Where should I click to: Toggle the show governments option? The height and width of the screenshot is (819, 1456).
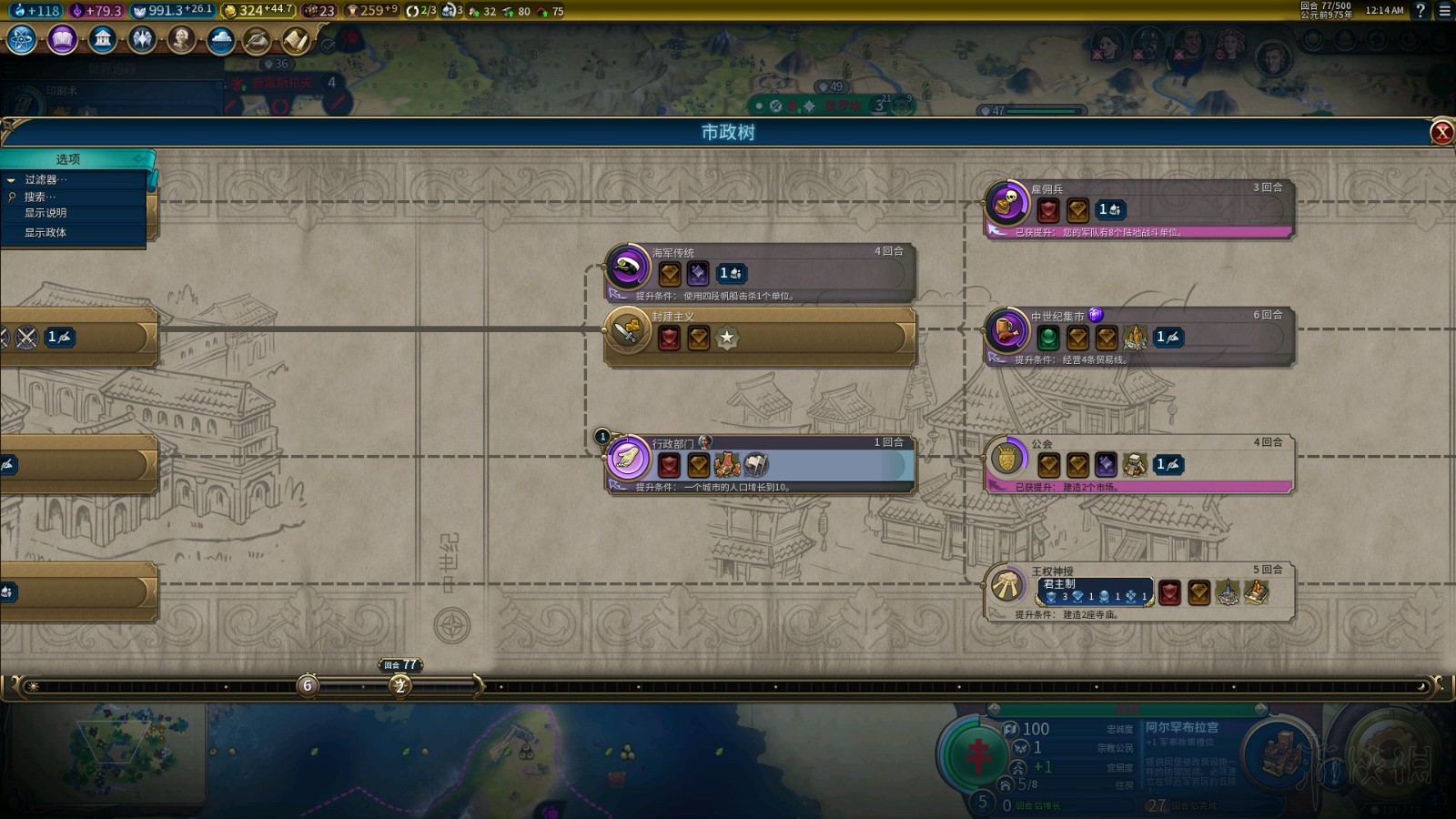[x=45, y=233]
